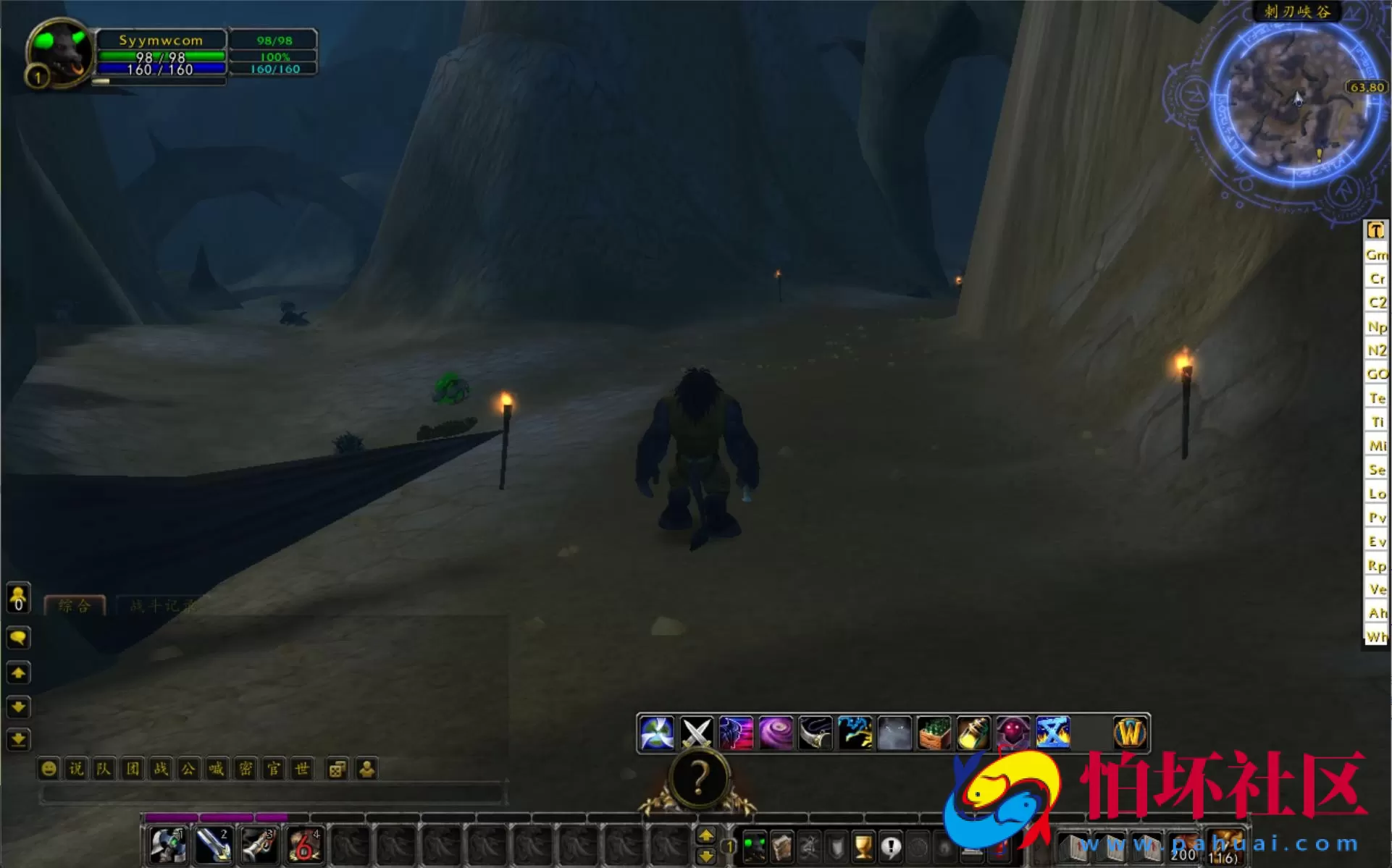Open the dice roll menu near chat buttons
The width and height of the screenshot is (1392, 868).
(x=337, y=769)
